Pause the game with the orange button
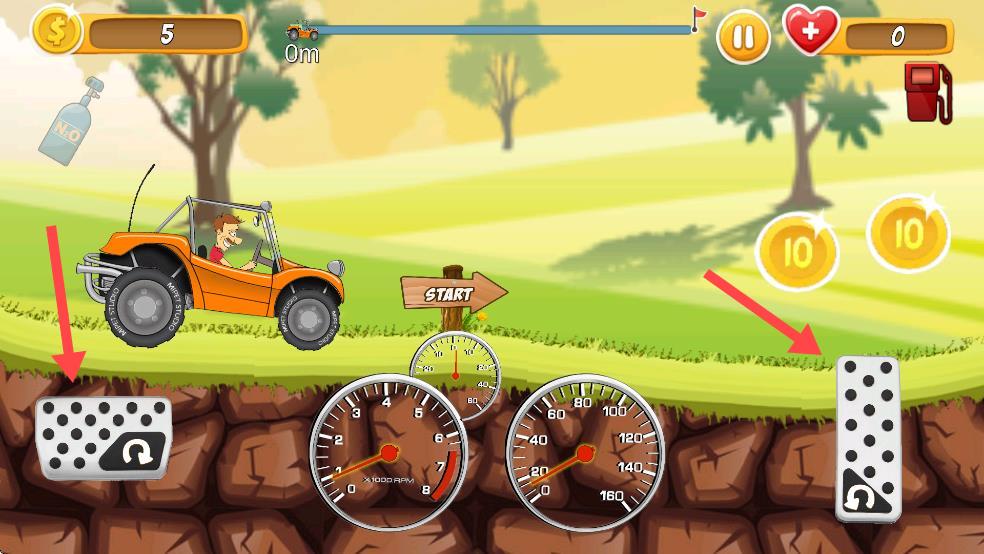The image size is (984, 554). tap(743, 38)
